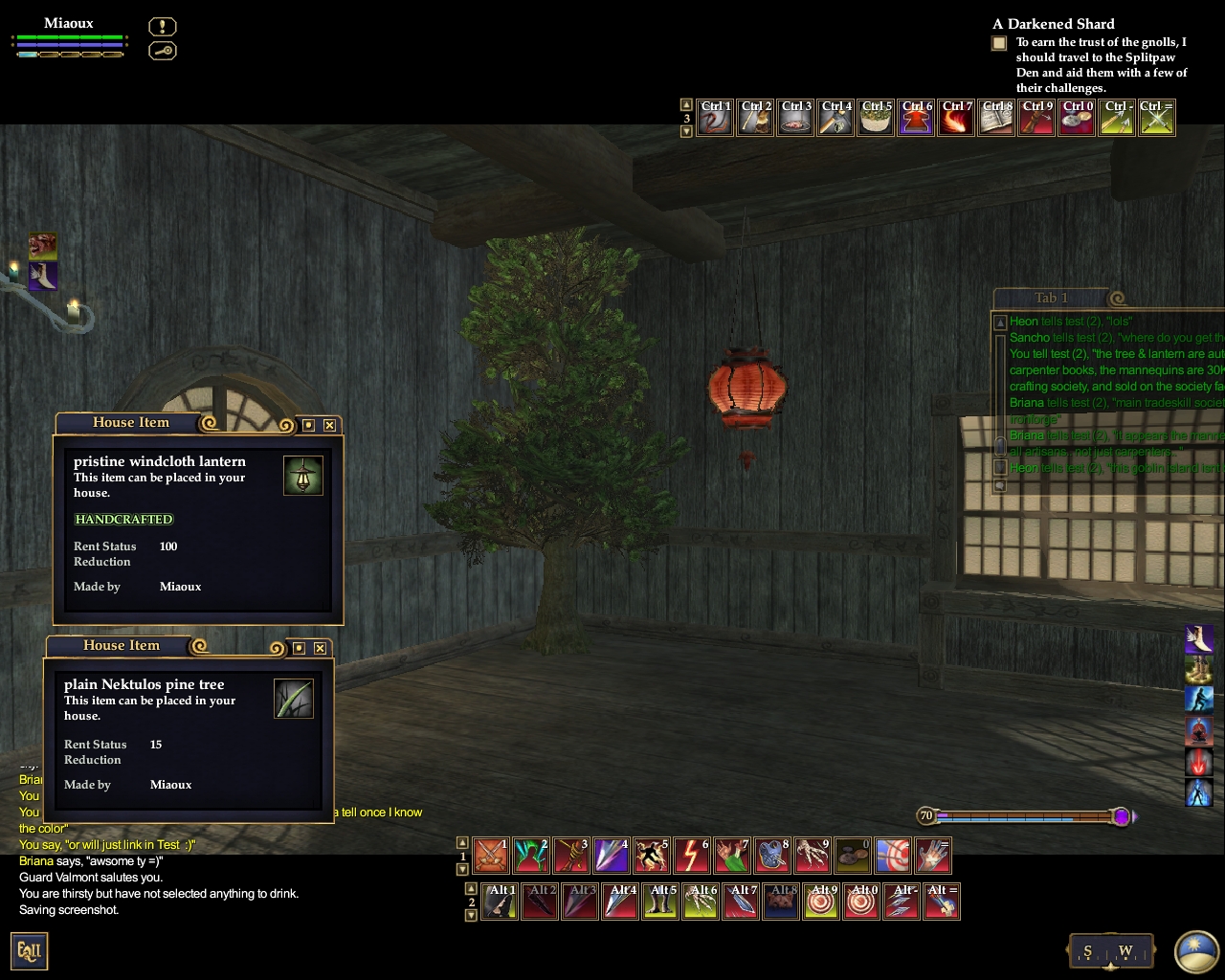
Task: Select Tab 1 of the chat window
Action: (x=1051, y=298)
